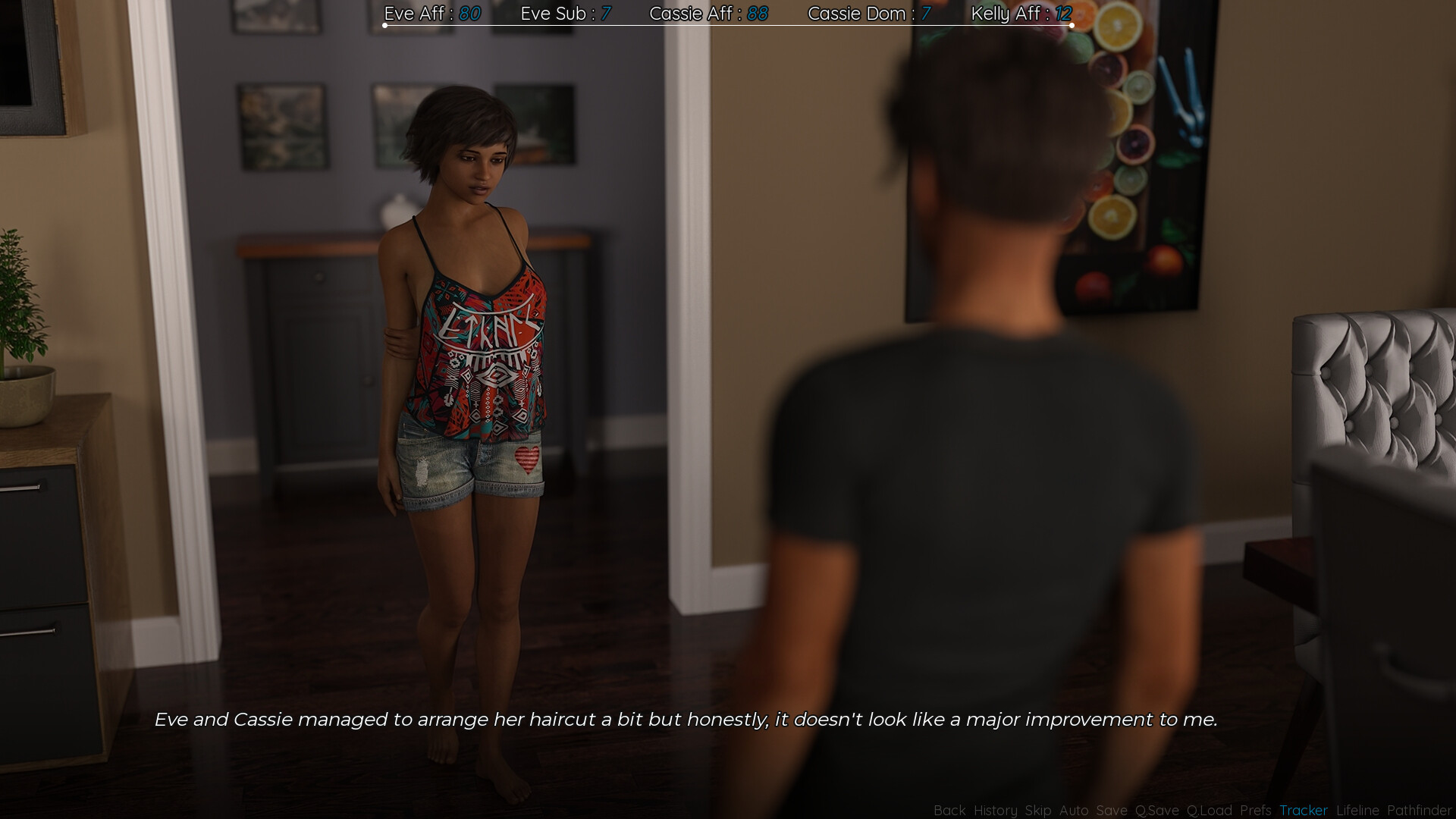
Task: Quick load with Q.Load
Action: point(1210,811)
